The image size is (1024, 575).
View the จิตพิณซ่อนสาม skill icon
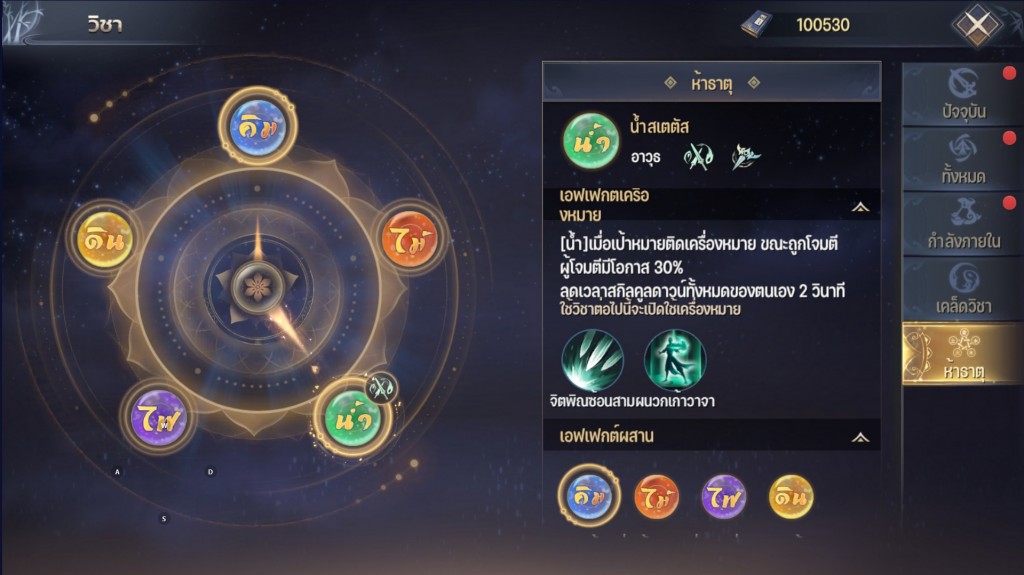[x=592, y=360]
